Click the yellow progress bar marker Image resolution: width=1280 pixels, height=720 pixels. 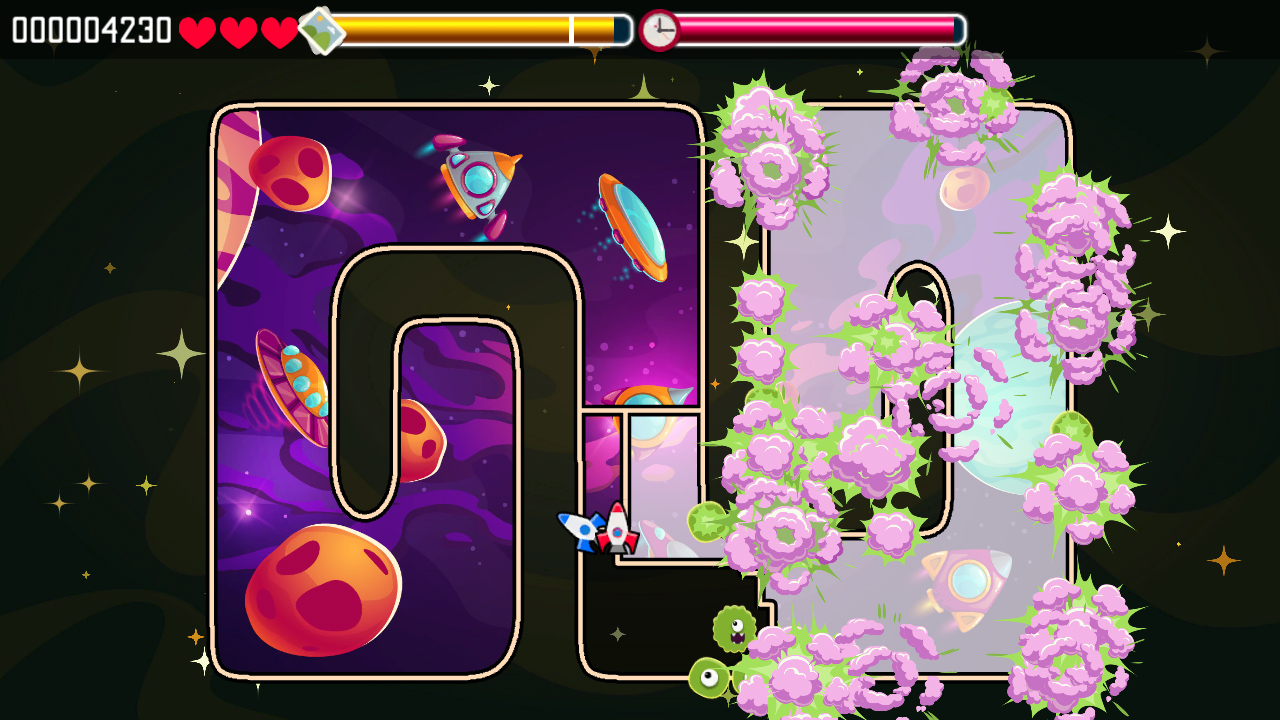click(570, 28)
